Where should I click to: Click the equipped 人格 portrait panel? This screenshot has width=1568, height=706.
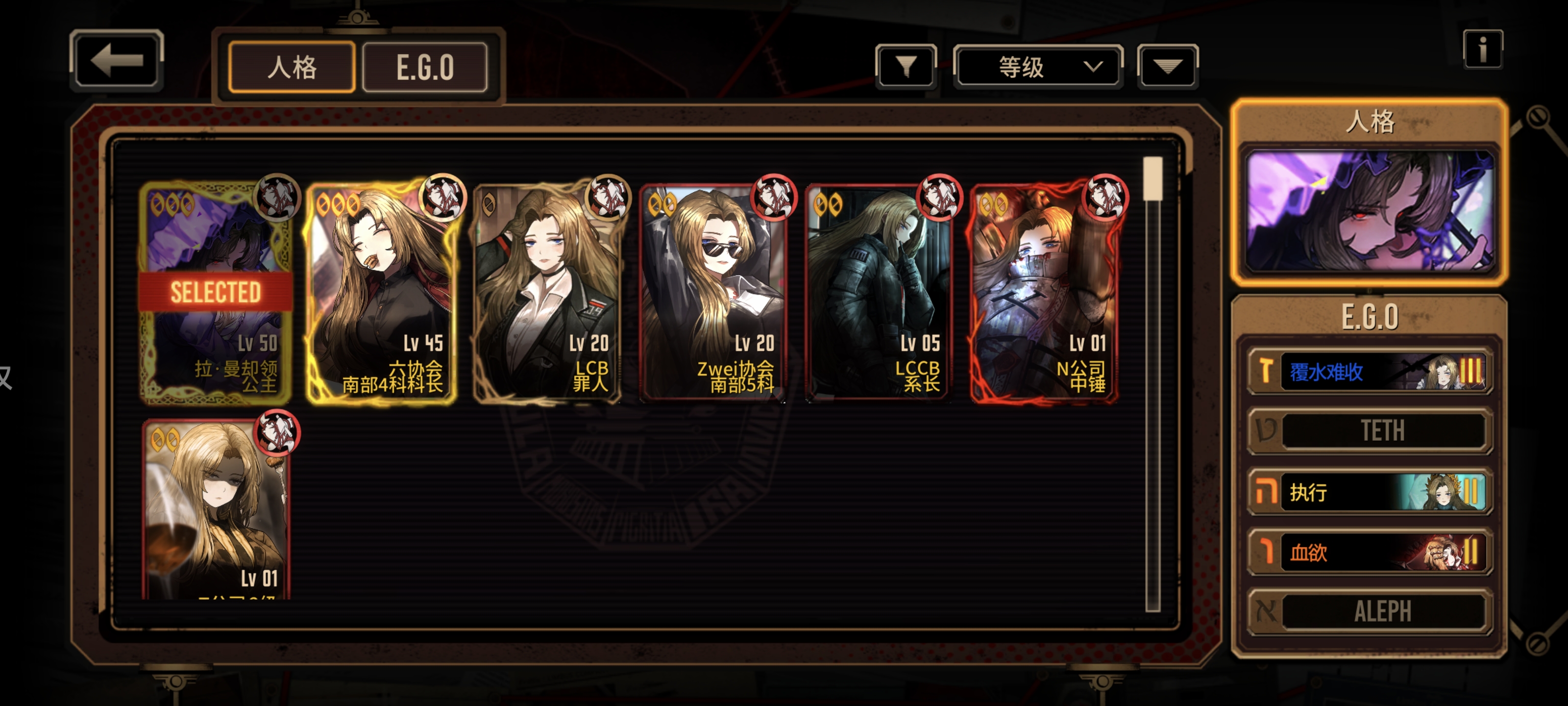point(1369,210)
